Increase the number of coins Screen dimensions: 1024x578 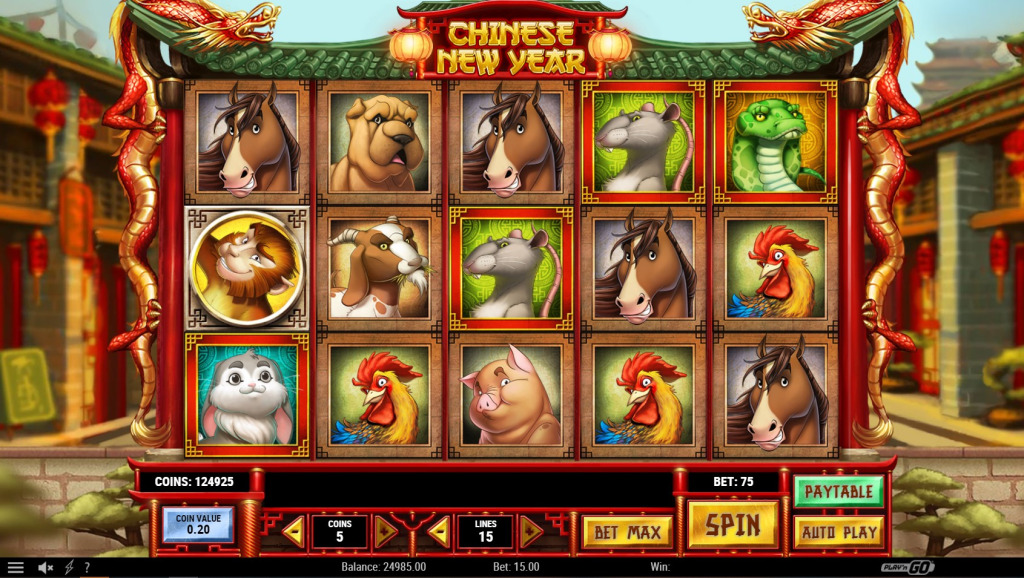[x=385, y=532]
